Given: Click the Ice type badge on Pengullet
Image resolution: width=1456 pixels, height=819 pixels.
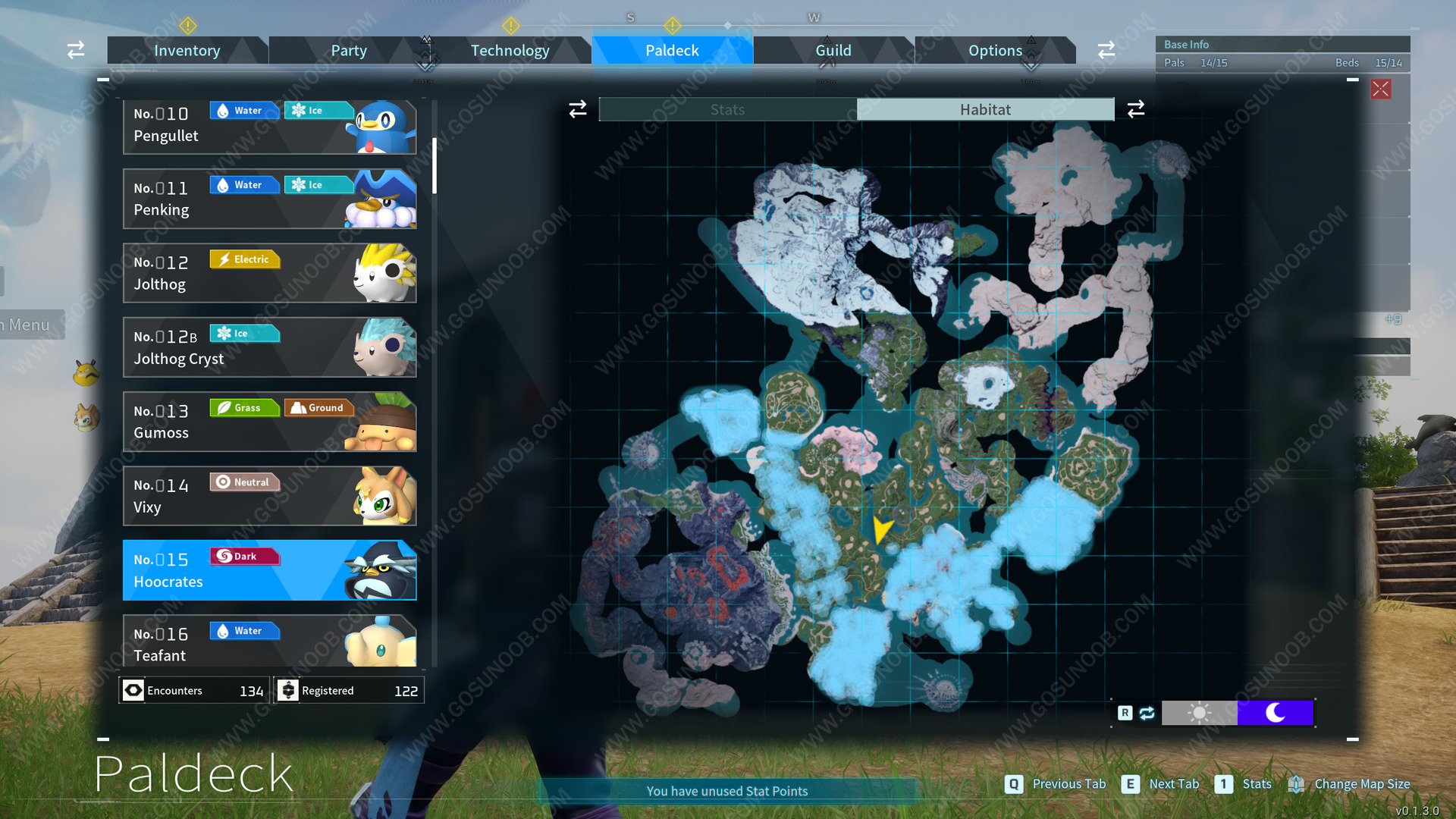Looking at the screenshot, I should [318, 110].
